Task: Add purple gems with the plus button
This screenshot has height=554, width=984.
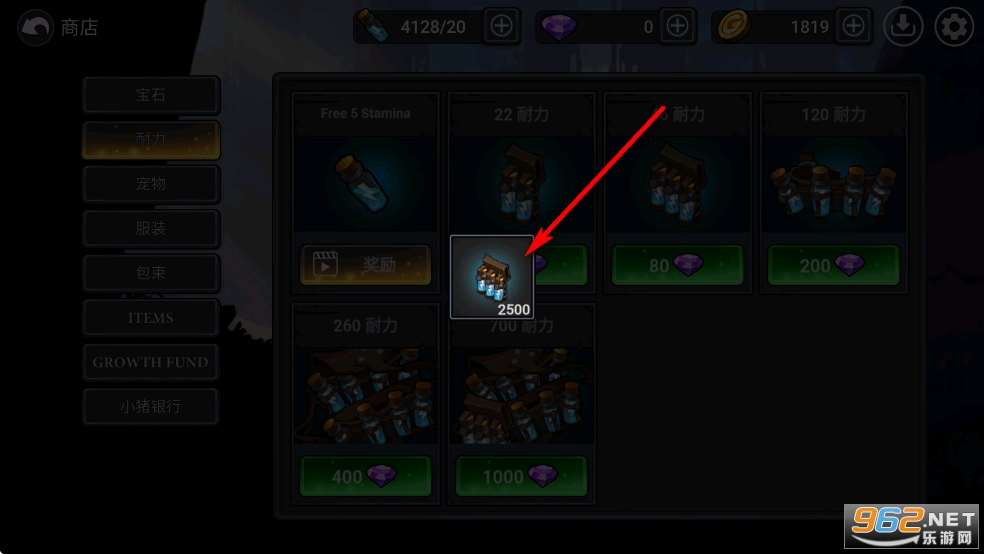Action: tap(677, 27)
